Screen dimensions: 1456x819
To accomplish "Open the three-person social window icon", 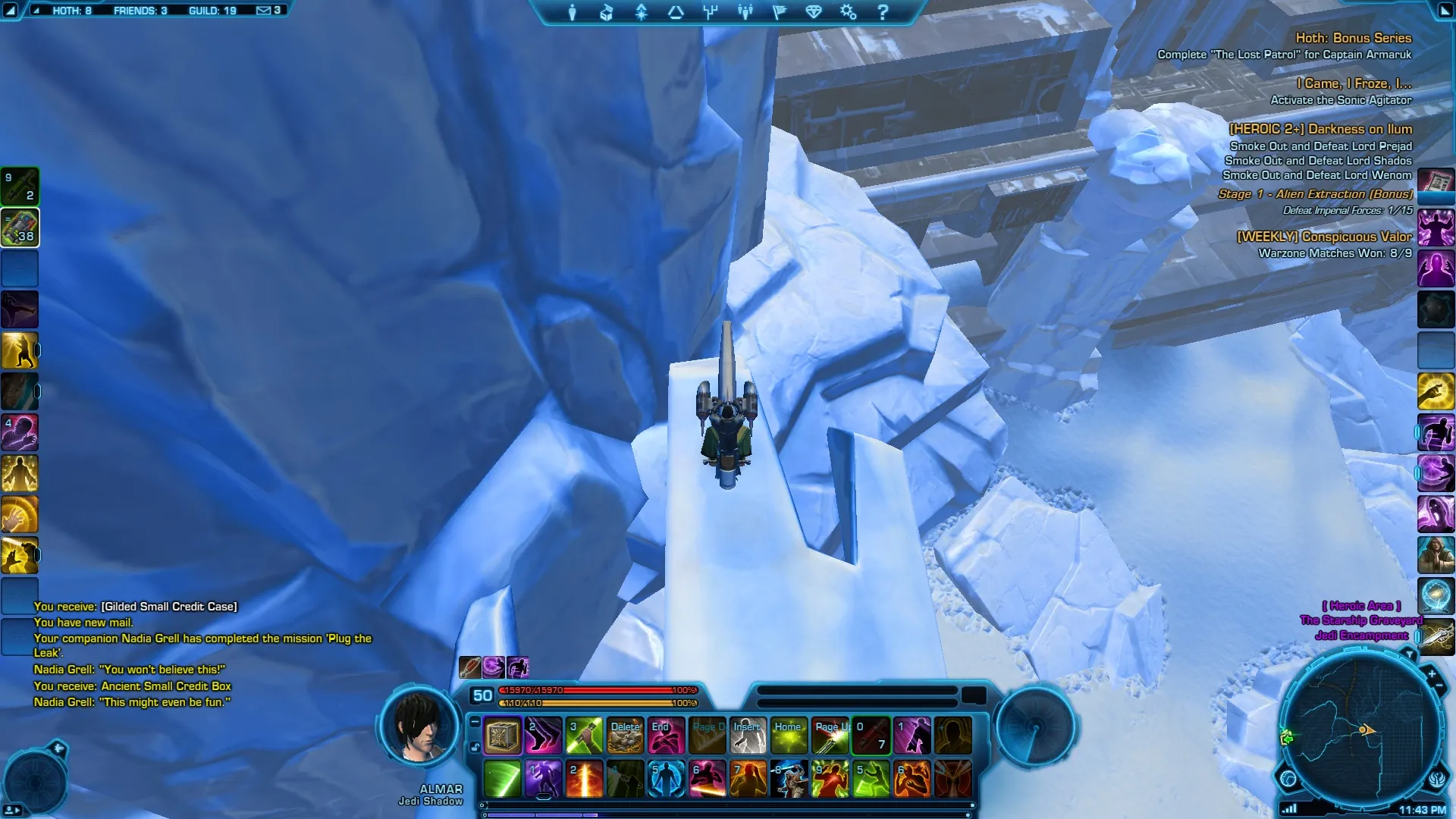I will click(x=745, y=12).
